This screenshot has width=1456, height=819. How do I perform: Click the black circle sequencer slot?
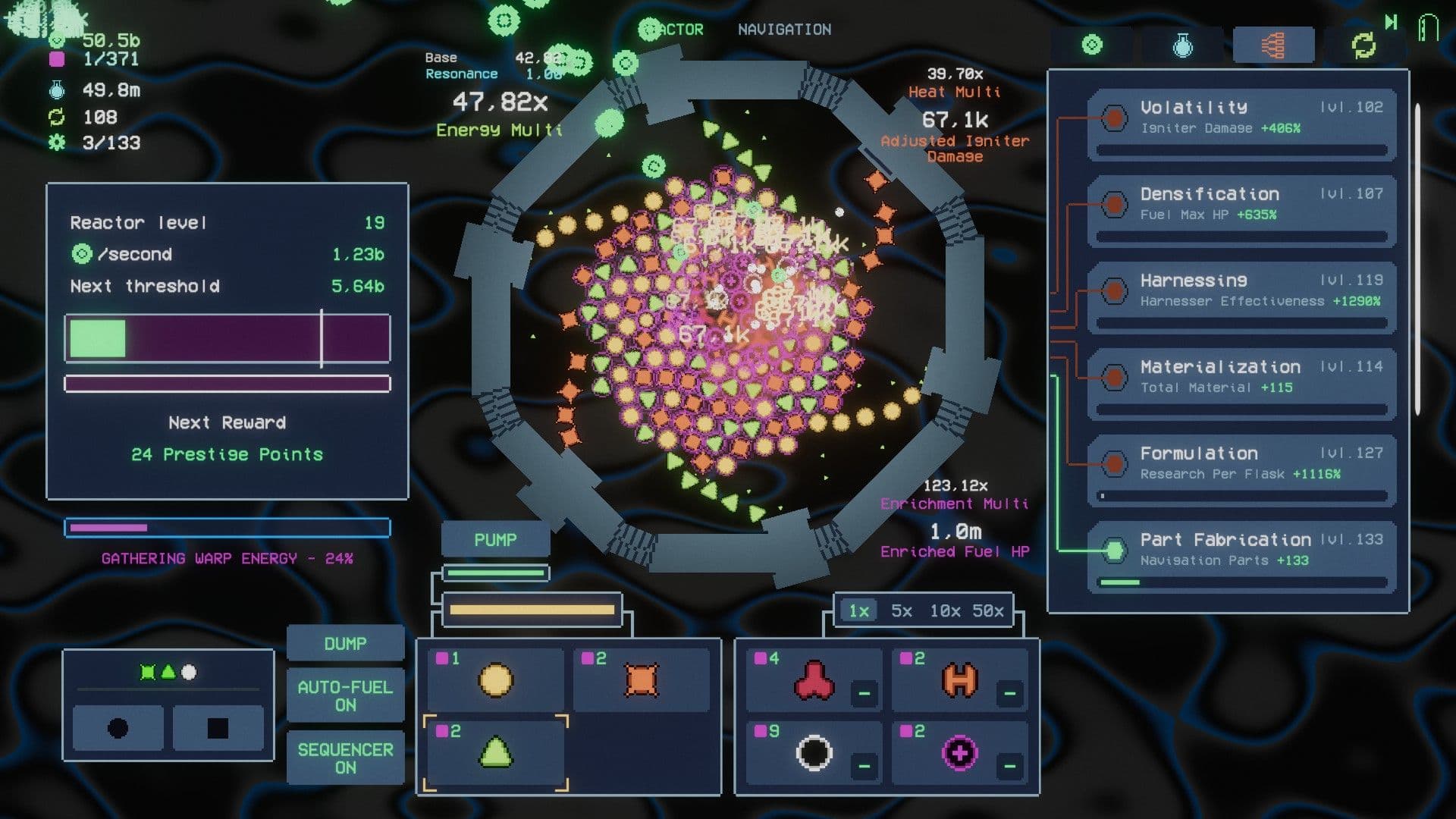click(118, 729)
